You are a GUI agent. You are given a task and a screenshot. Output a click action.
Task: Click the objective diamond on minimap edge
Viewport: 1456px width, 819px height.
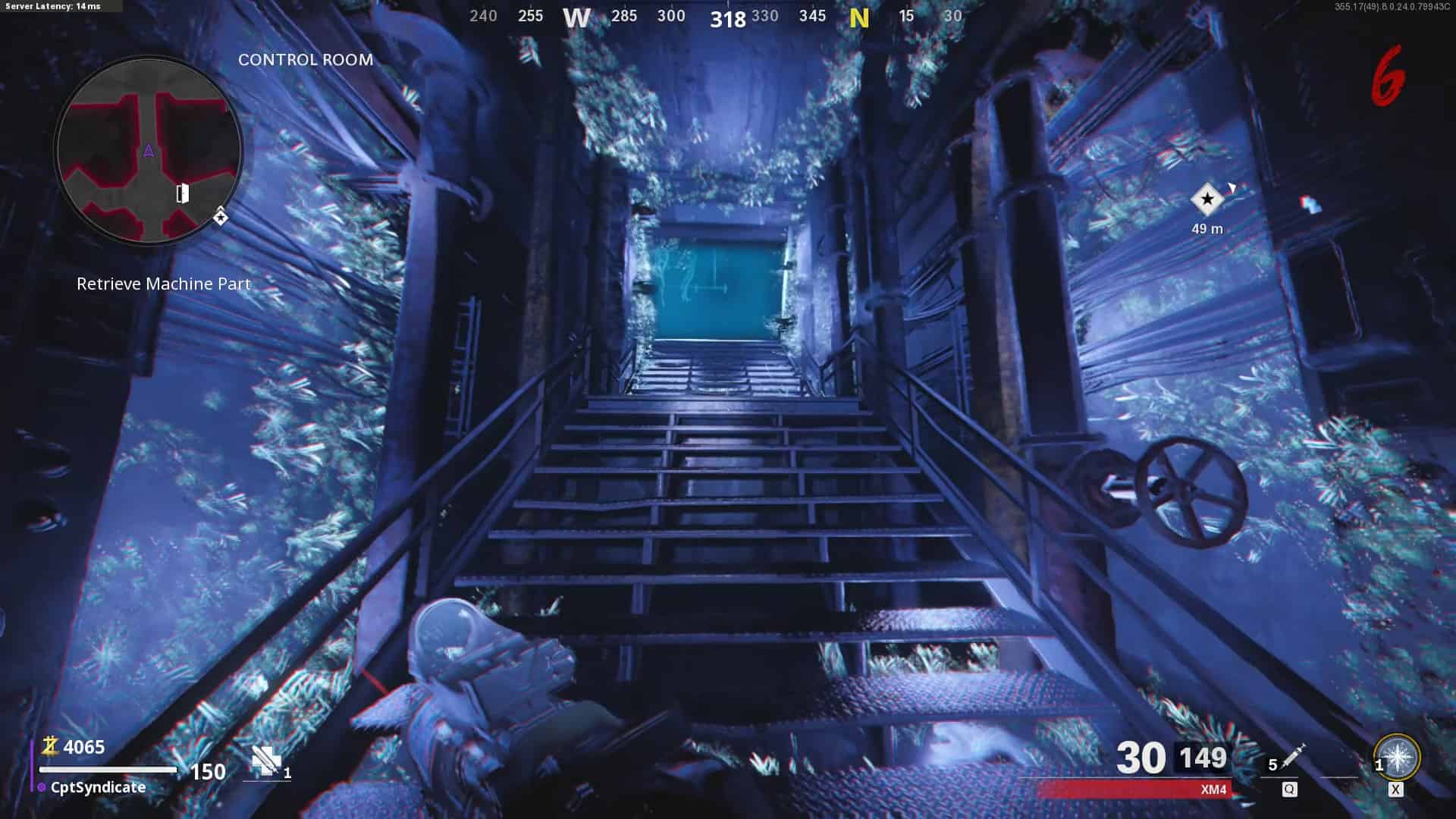220,217
